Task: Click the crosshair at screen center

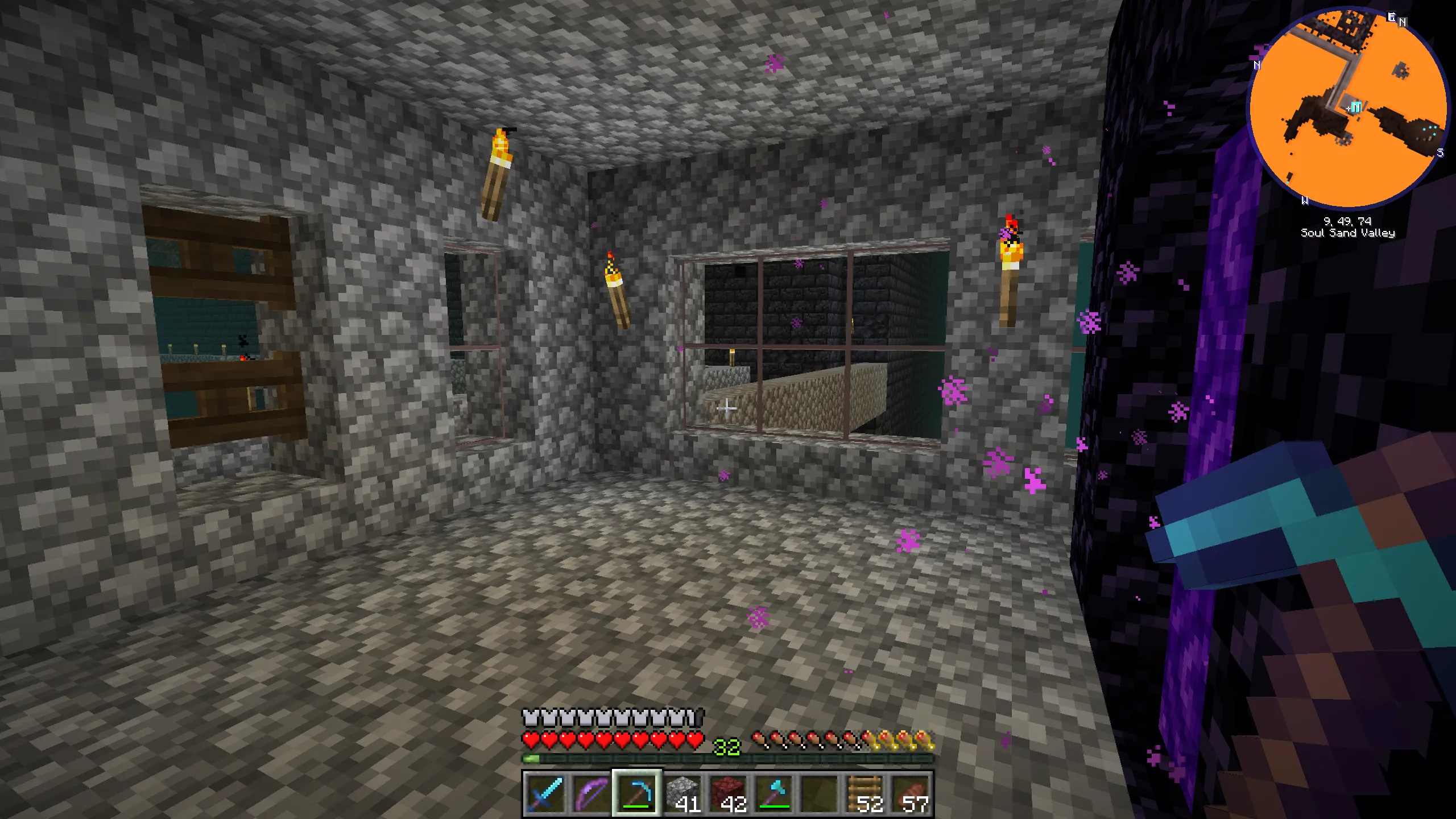Action: [x=728, y=409]
